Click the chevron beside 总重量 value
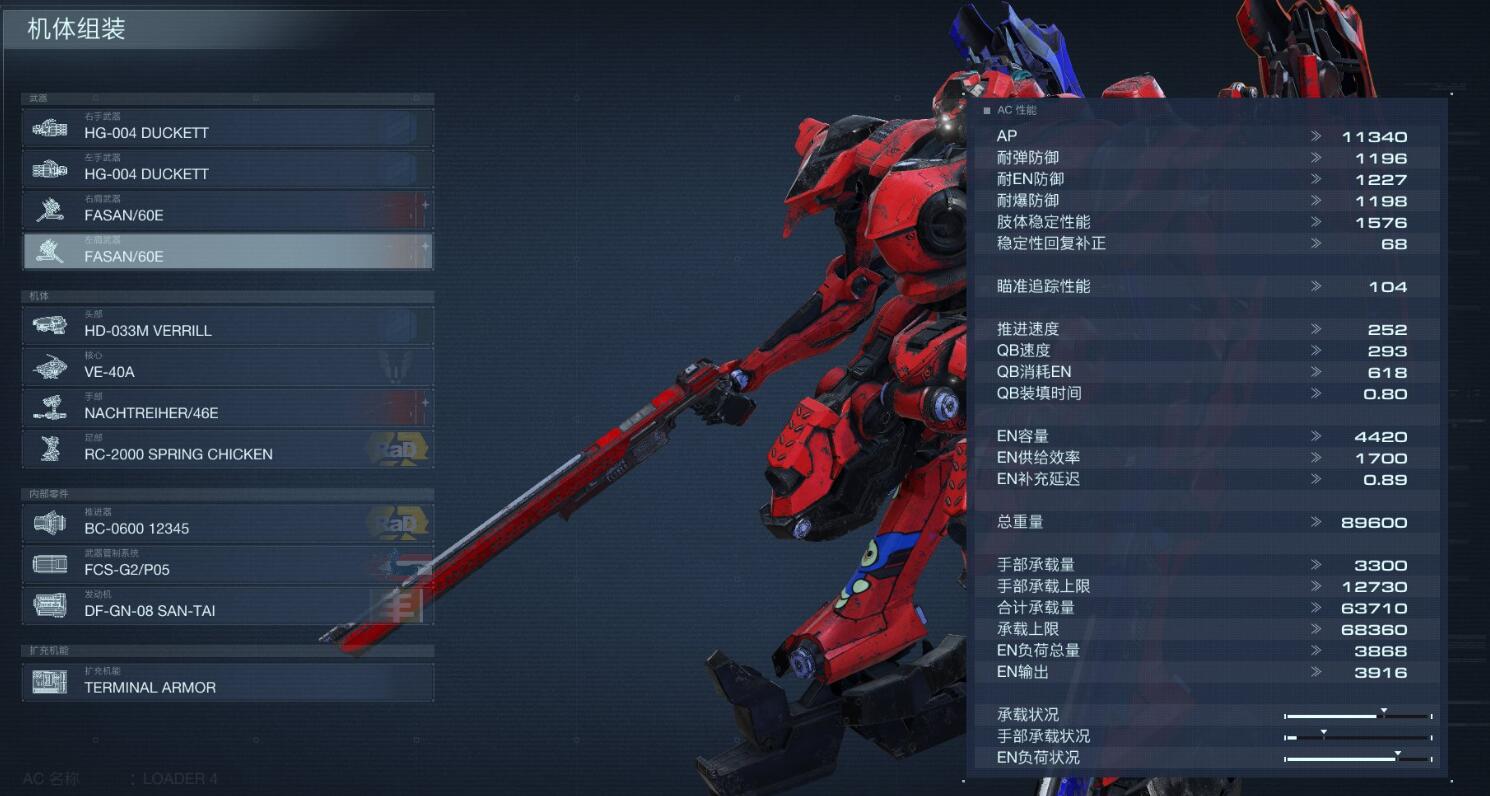The image size is (1490, 796). click(1318, 522)
